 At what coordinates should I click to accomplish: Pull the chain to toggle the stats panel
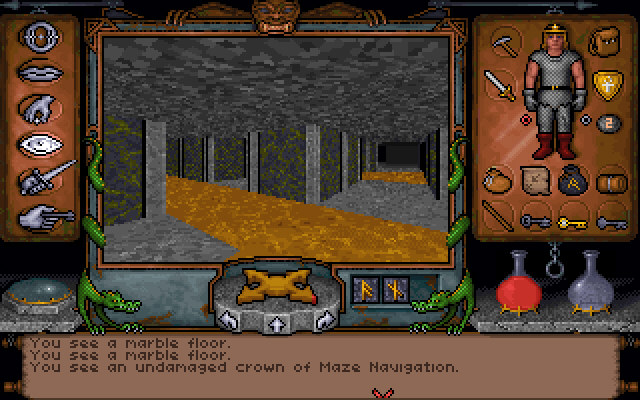pos(551,269)
